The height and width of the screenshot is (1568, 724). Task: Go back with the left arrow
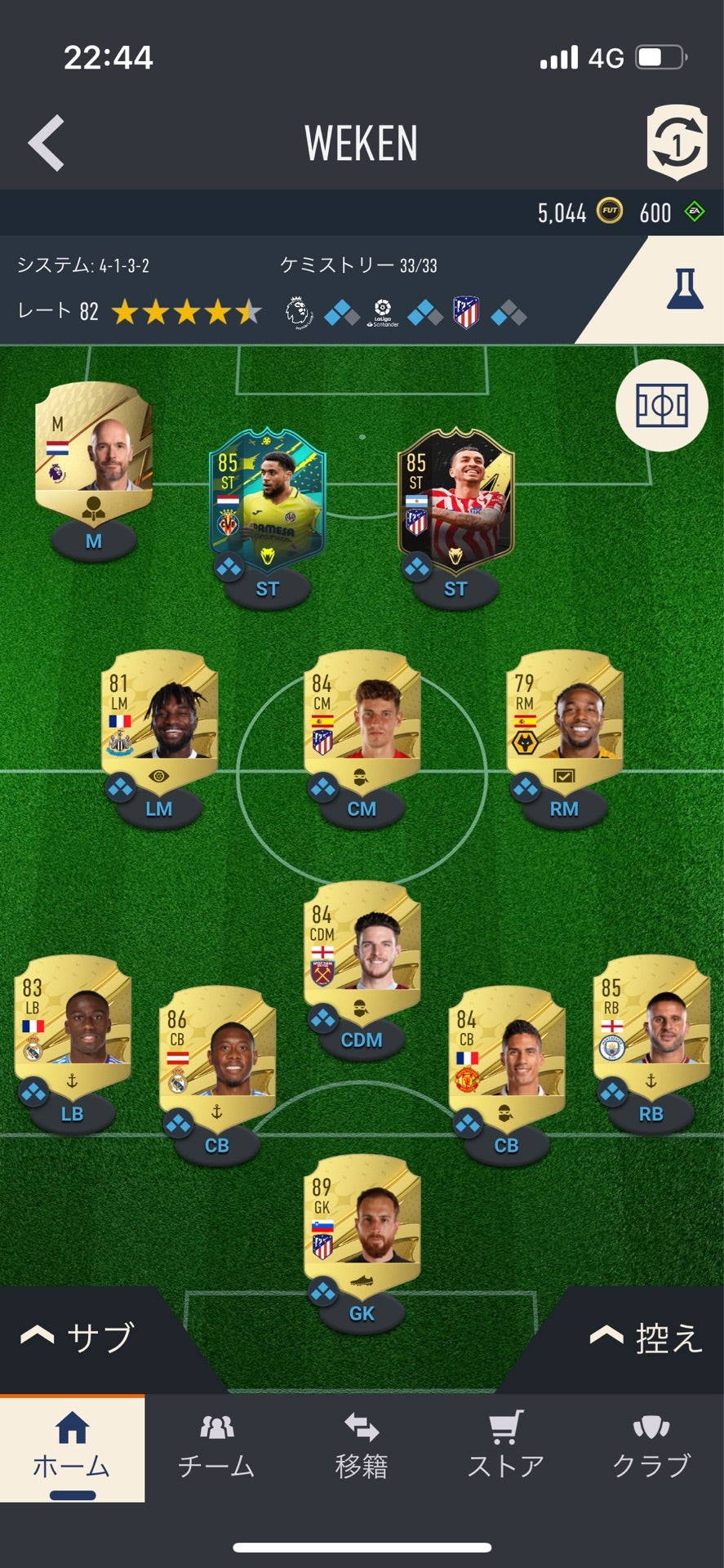click(47, 143)
